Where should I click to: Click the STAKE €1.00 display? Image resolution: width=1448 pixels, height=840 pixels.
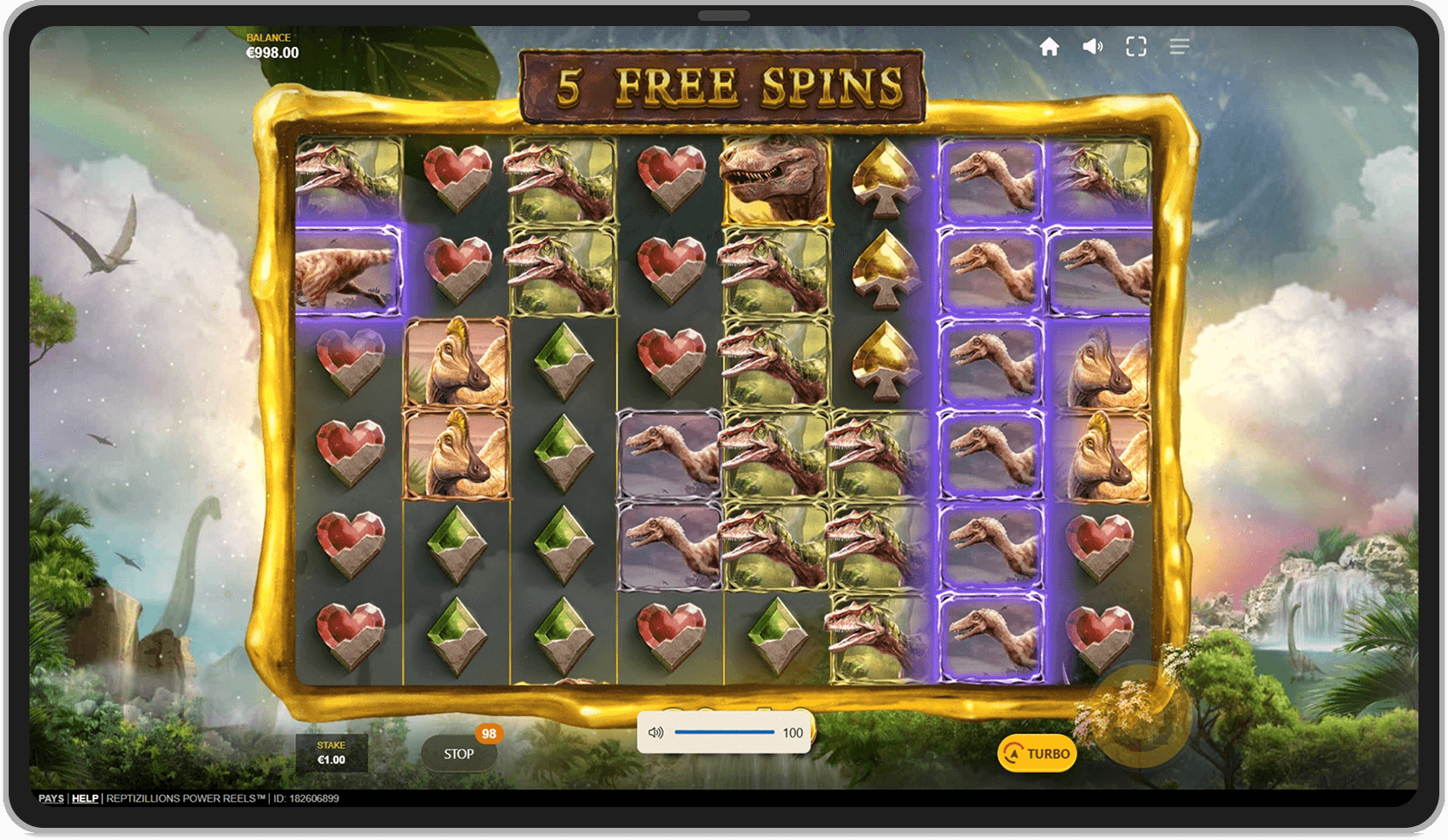point(332,752)
